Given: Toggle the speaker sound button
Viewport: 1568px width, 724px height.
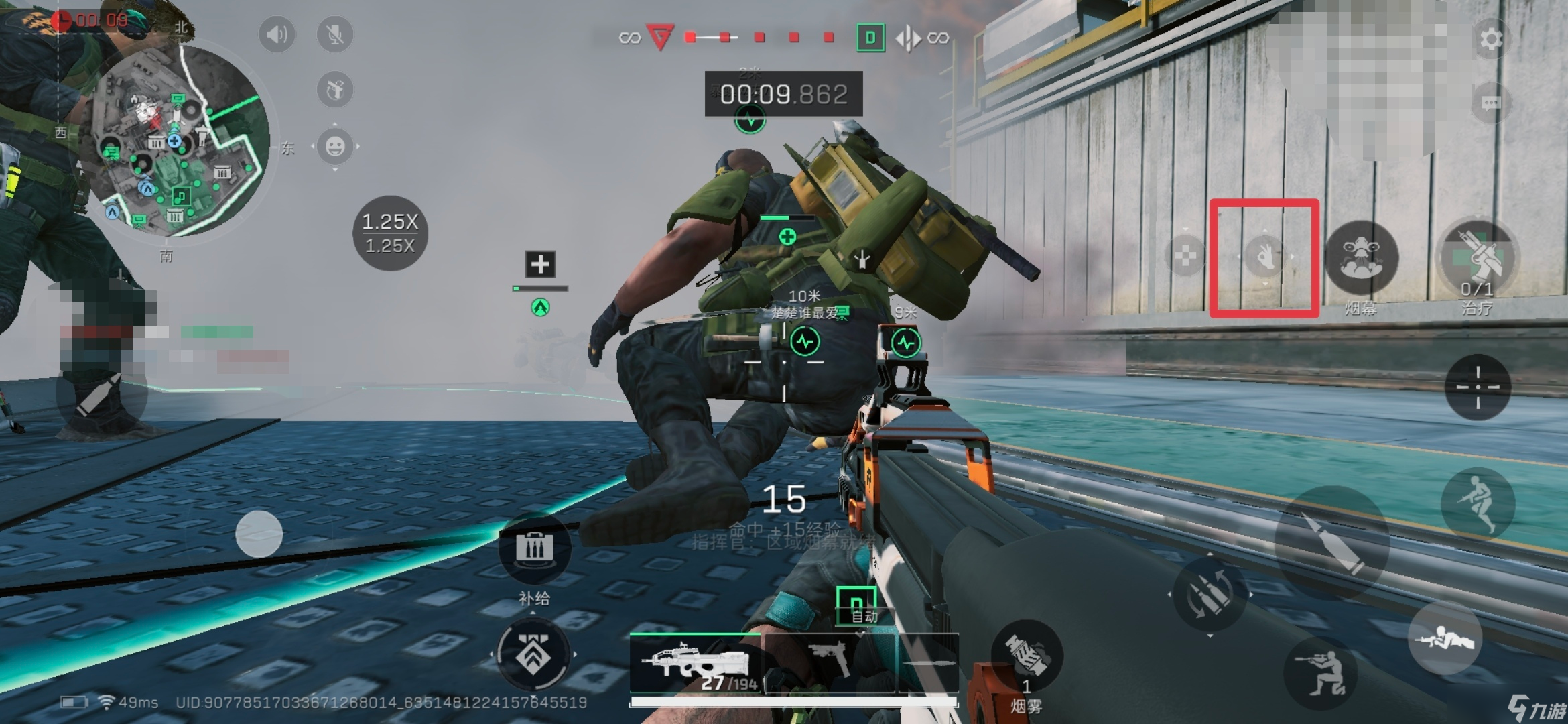Looking at the screenshot, I should tap(277, 34).
